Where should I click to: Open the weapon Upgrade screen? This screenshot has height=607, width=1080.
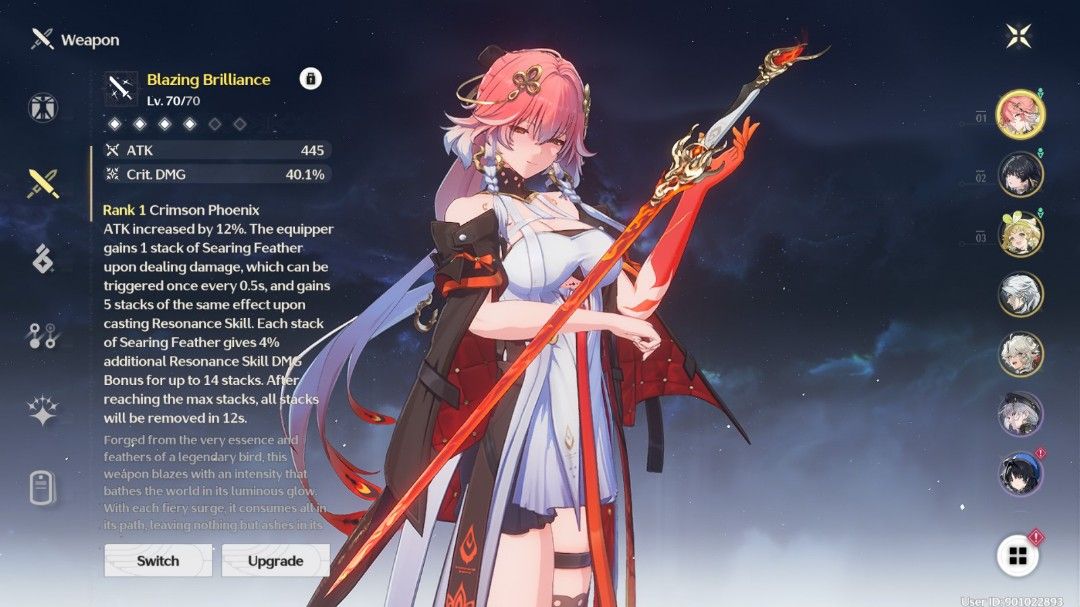[x=275, y=561]
